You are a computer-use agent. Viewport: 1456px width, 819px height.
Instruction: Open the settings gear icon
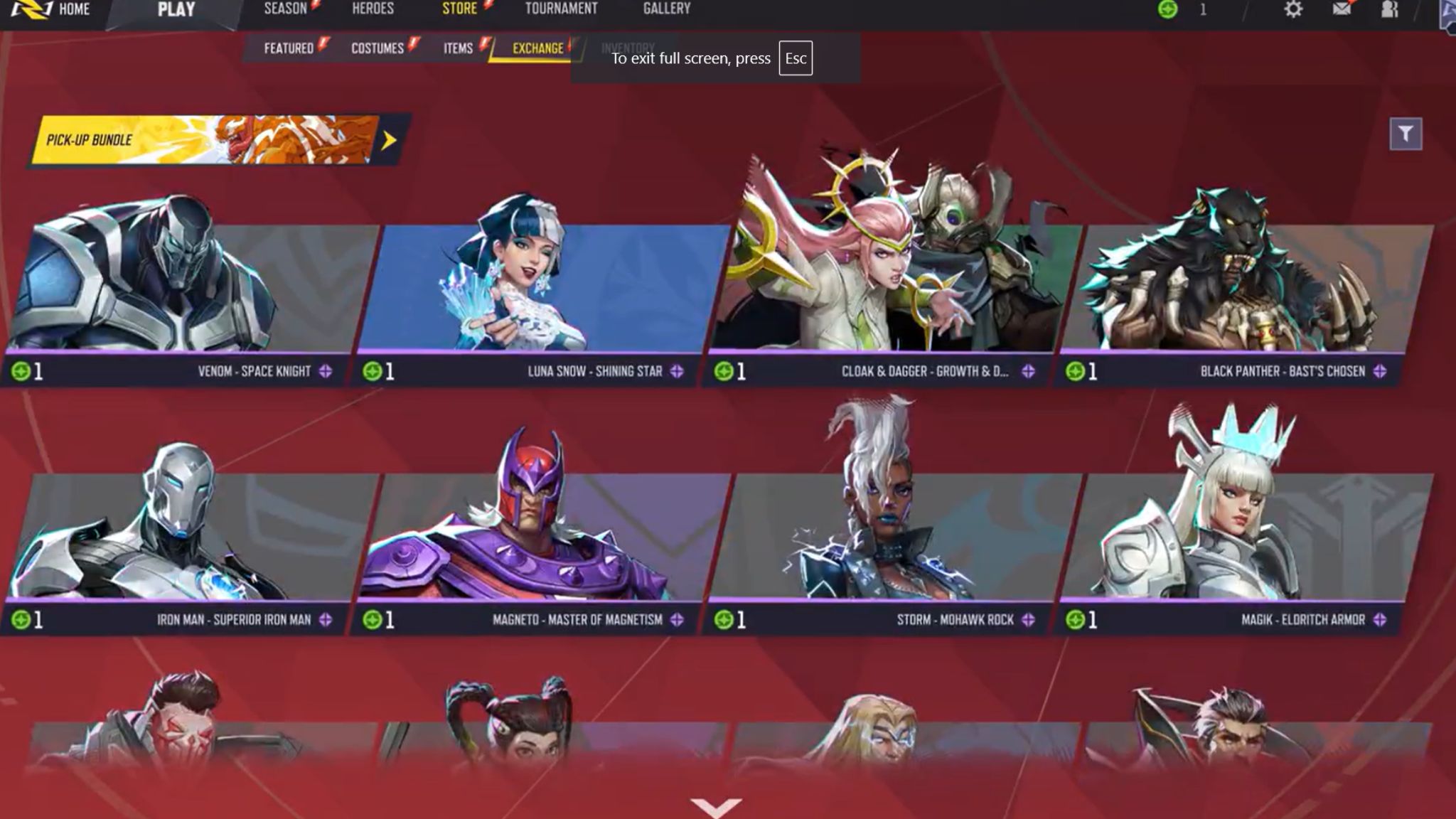[1293, 10]
